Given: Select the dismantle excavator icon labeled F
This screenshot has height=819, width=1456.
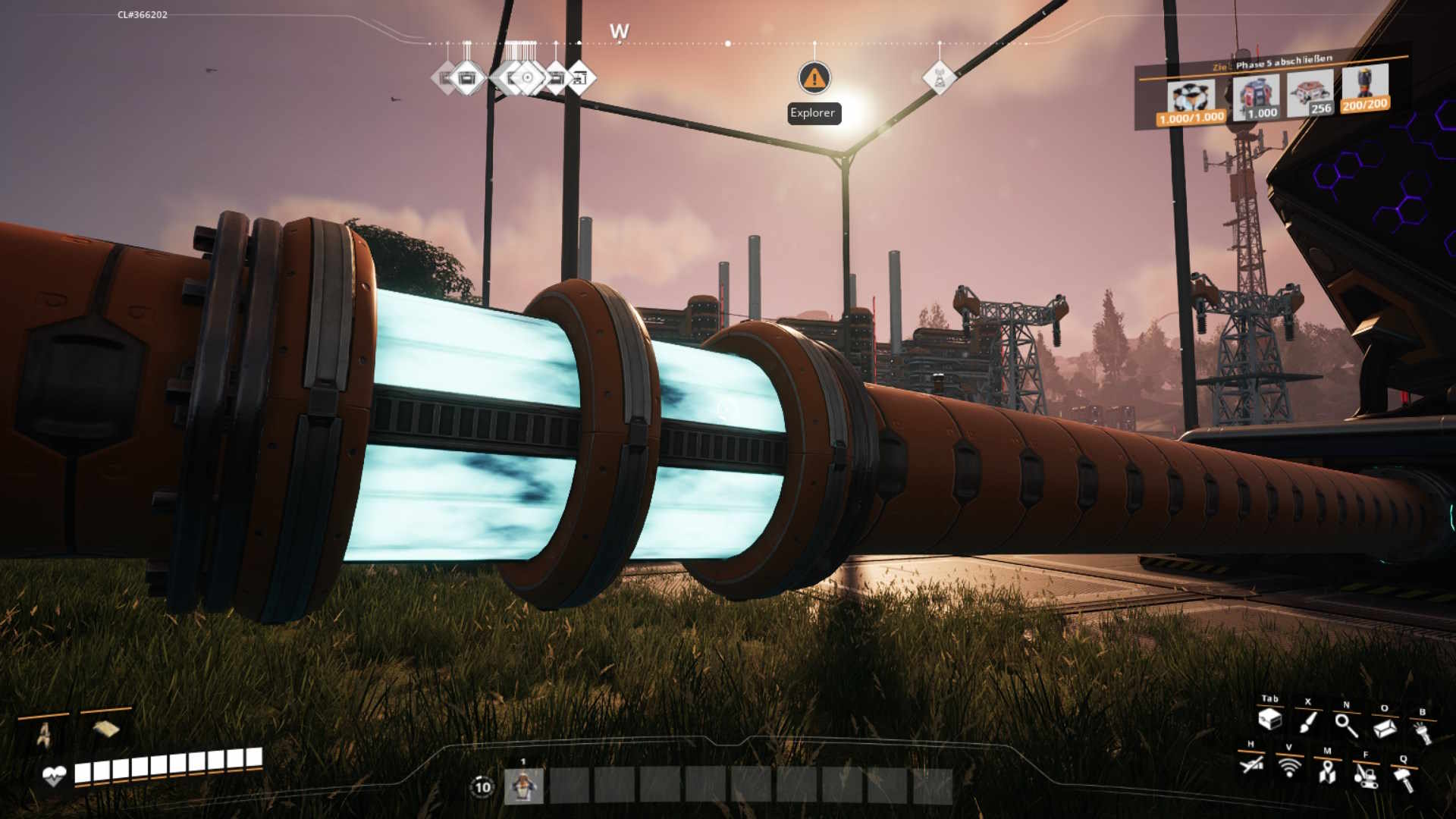Looking at the screenshot, I should point(1367,777).
